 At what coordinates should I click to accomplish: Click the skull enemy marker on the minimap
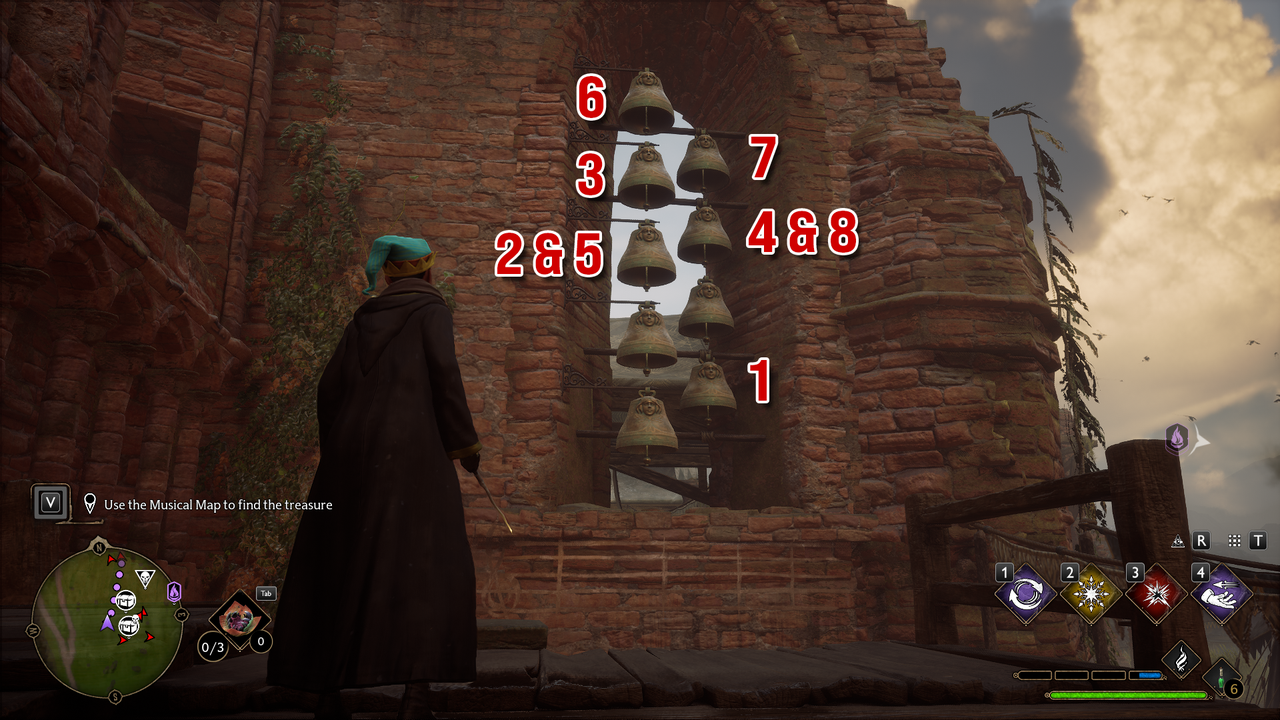[145, 575]
